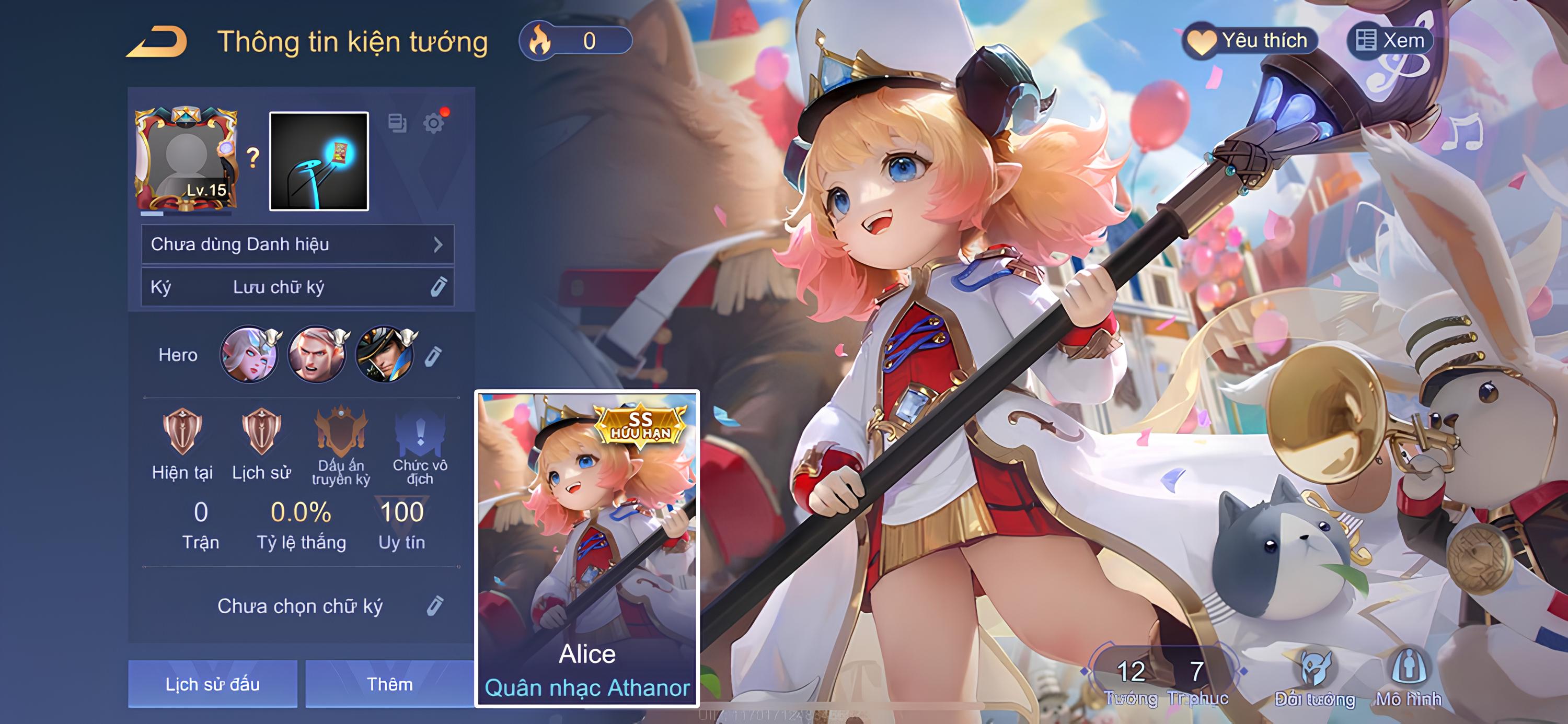
Task: Edit the Lưu chữ ký signature field
Action: pos(439,287)
